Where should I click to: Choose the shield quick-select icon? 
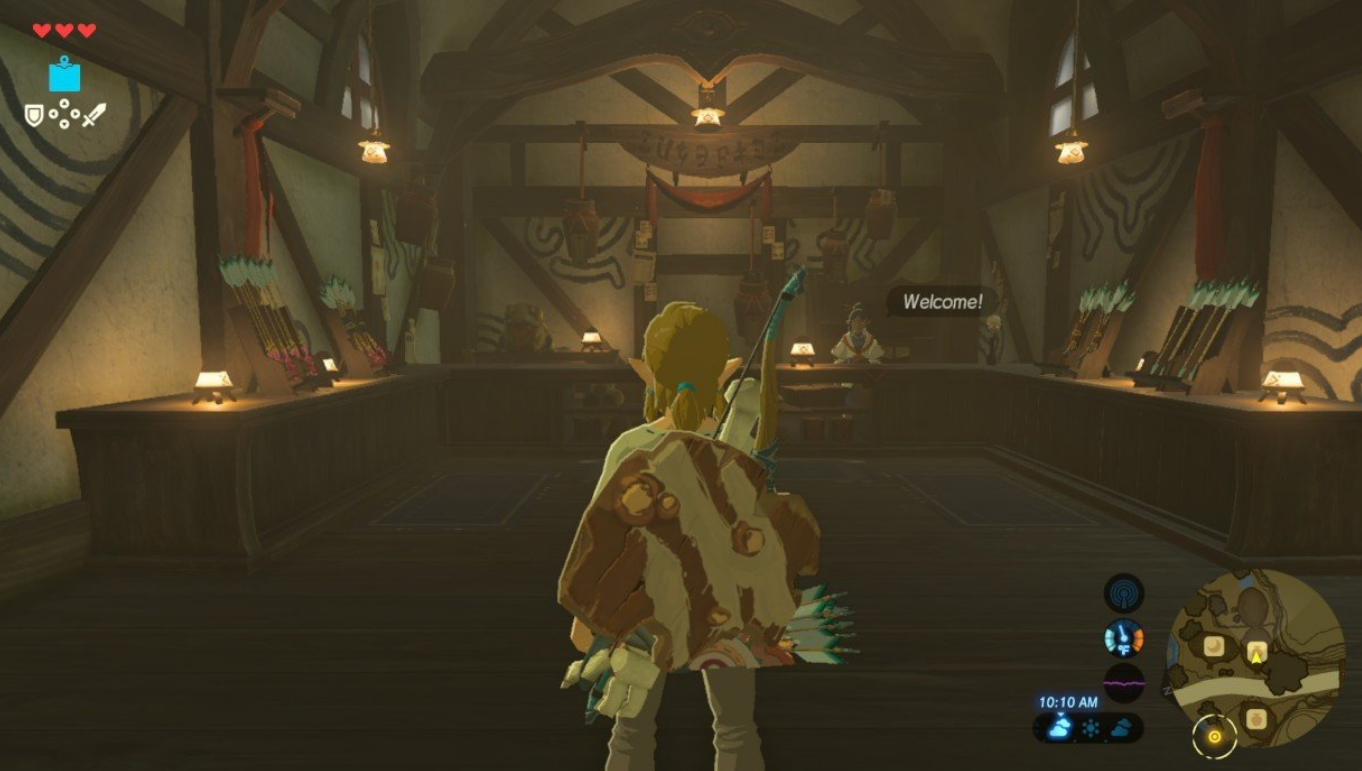click(35, 115)
